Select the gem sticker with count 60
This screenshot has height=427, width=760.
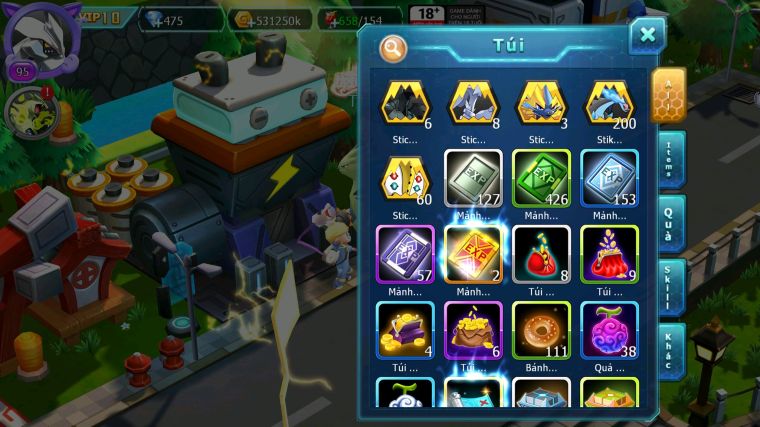[405, 178]
